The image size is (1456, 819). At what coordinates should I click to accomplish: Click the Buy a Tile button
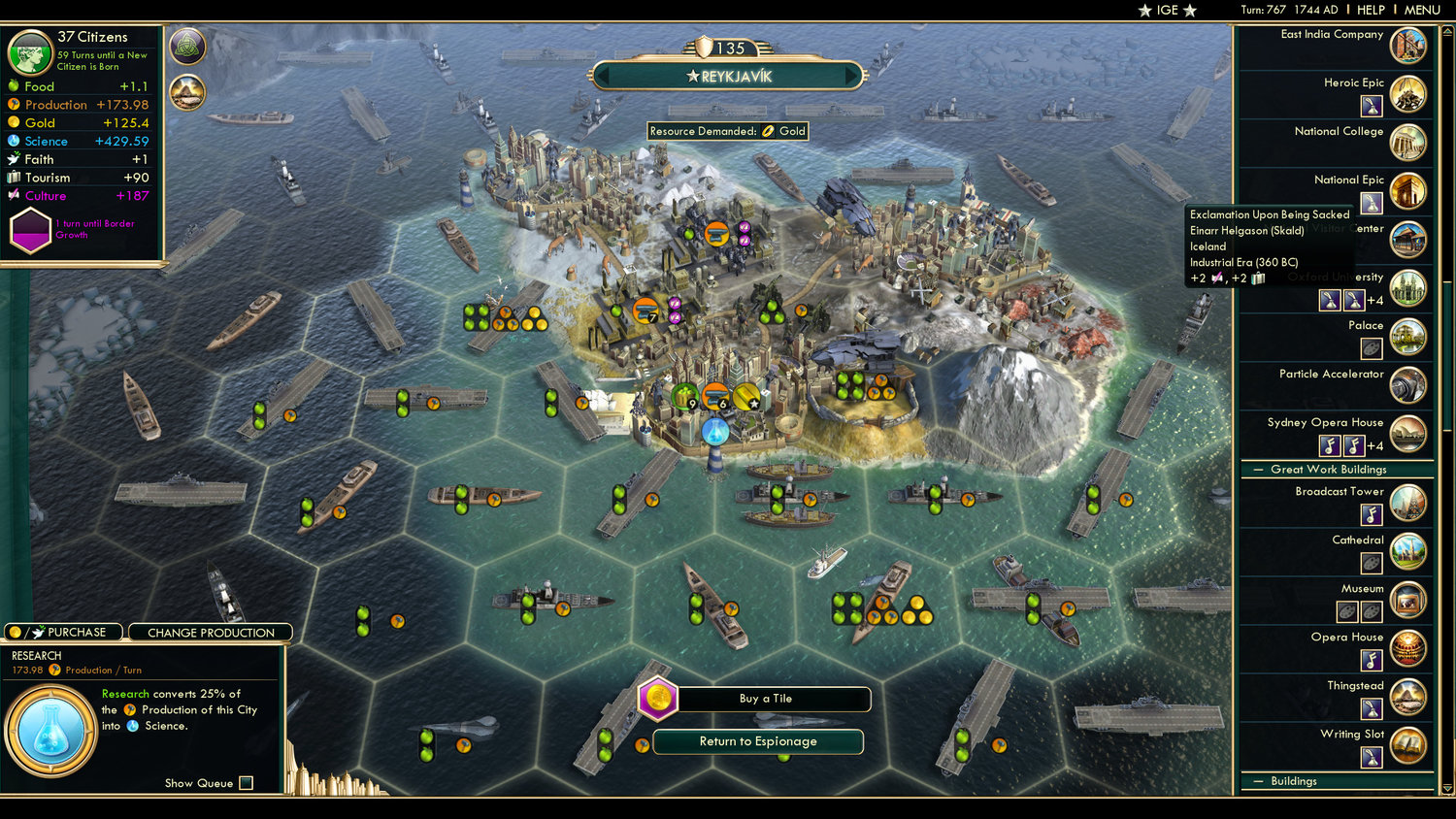(x=775, y=699)
